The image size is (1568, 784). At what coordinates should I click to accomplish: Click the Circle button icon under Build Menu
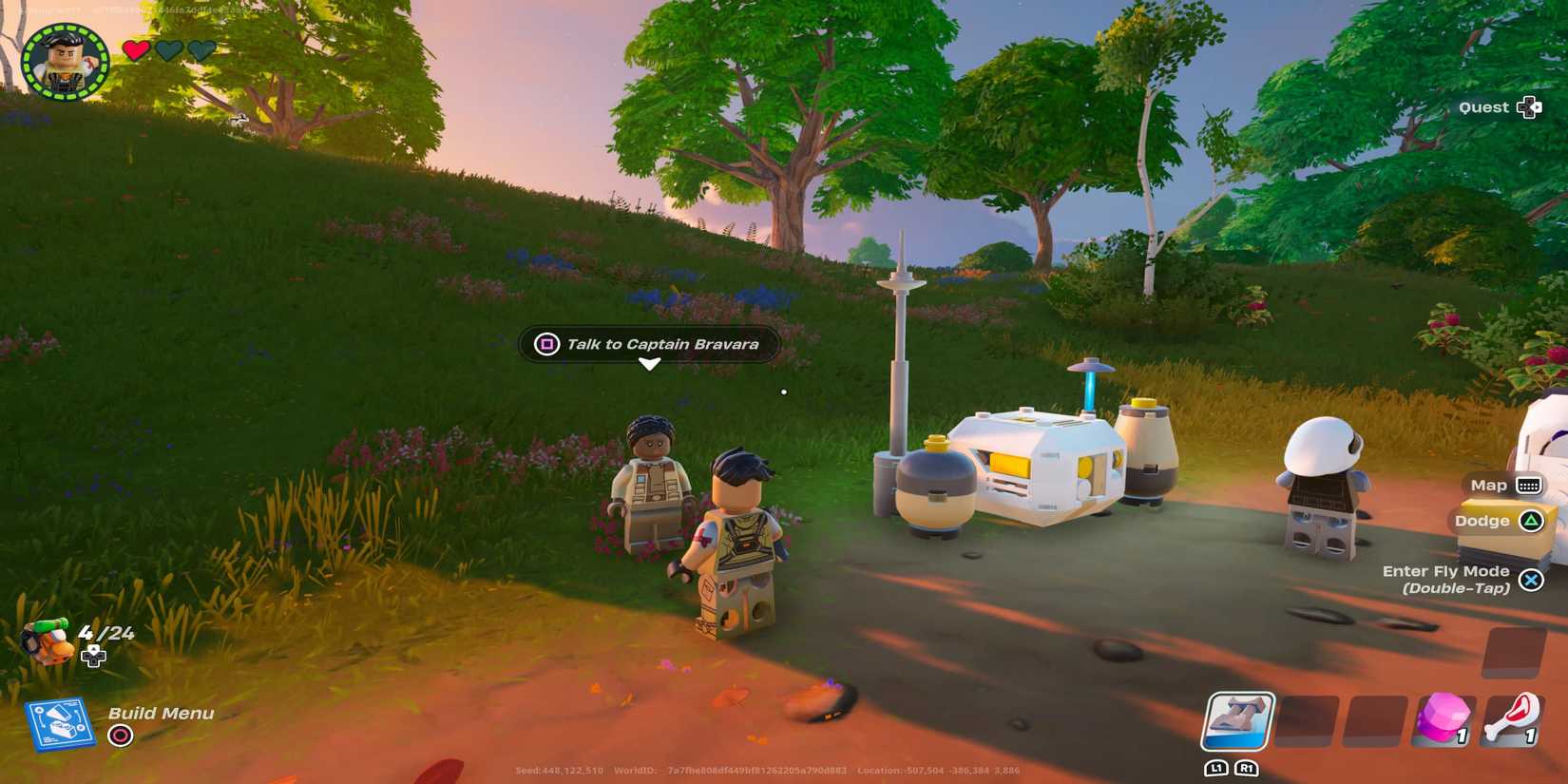coord(121,733)
